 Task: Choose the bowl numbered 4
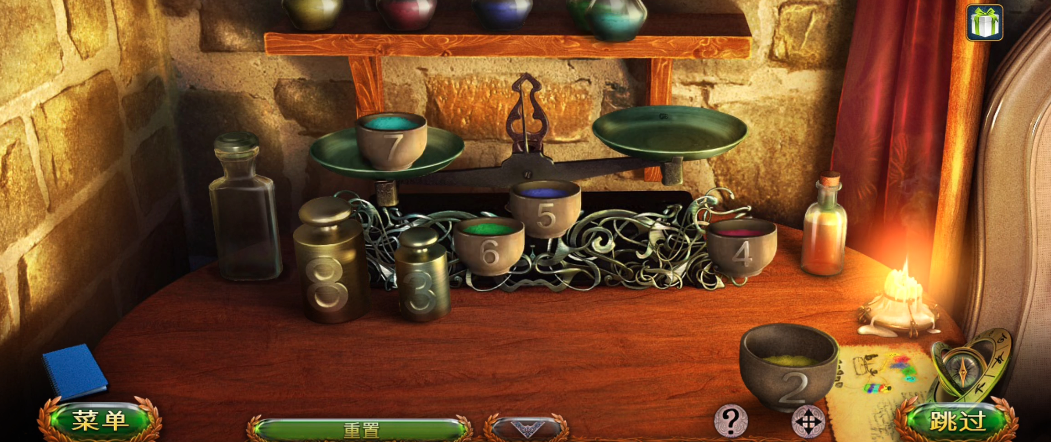[x=741, y=245]
